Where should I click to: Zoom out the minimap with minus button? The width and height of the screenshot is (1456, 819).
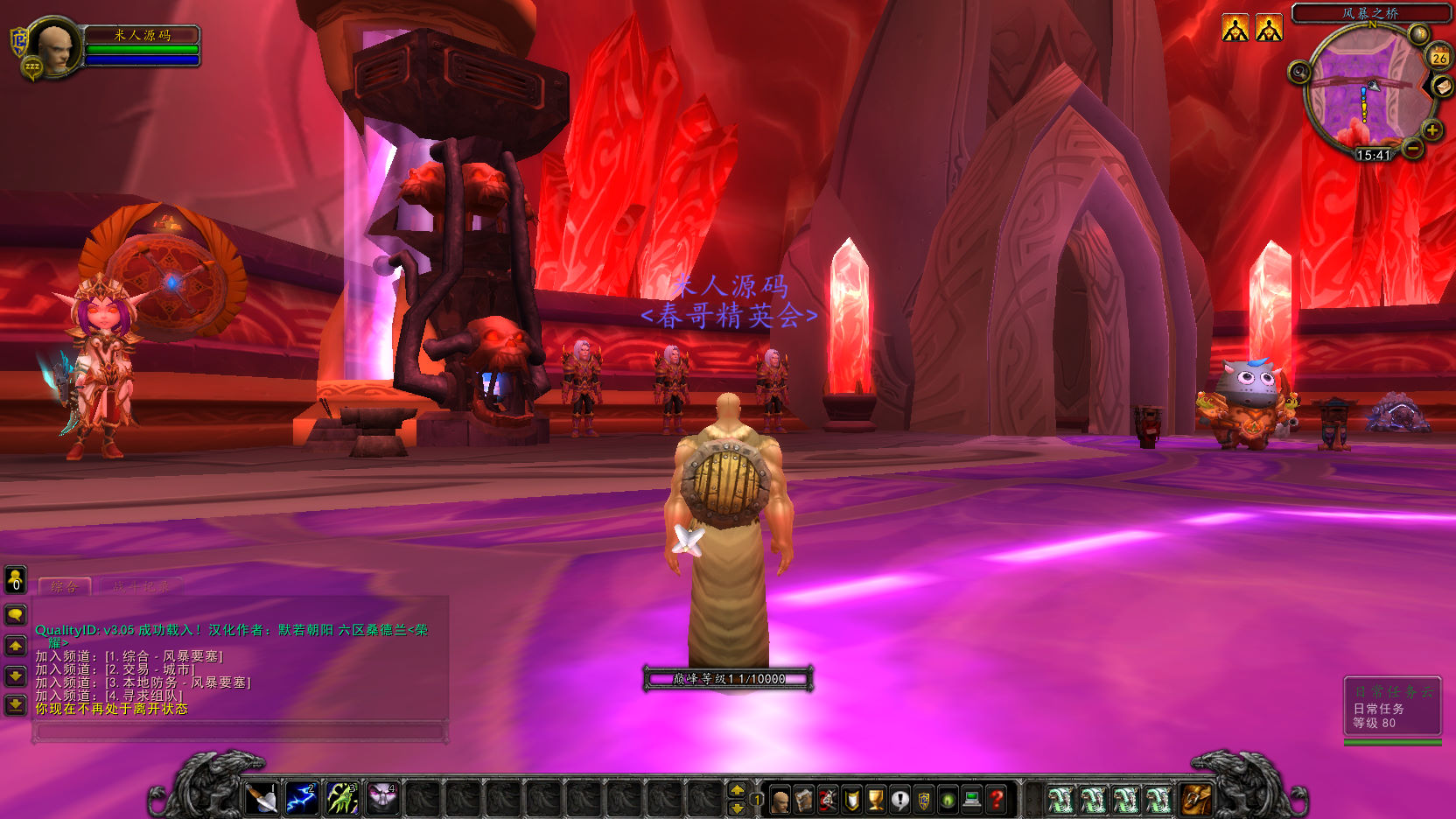(1412, 149)
